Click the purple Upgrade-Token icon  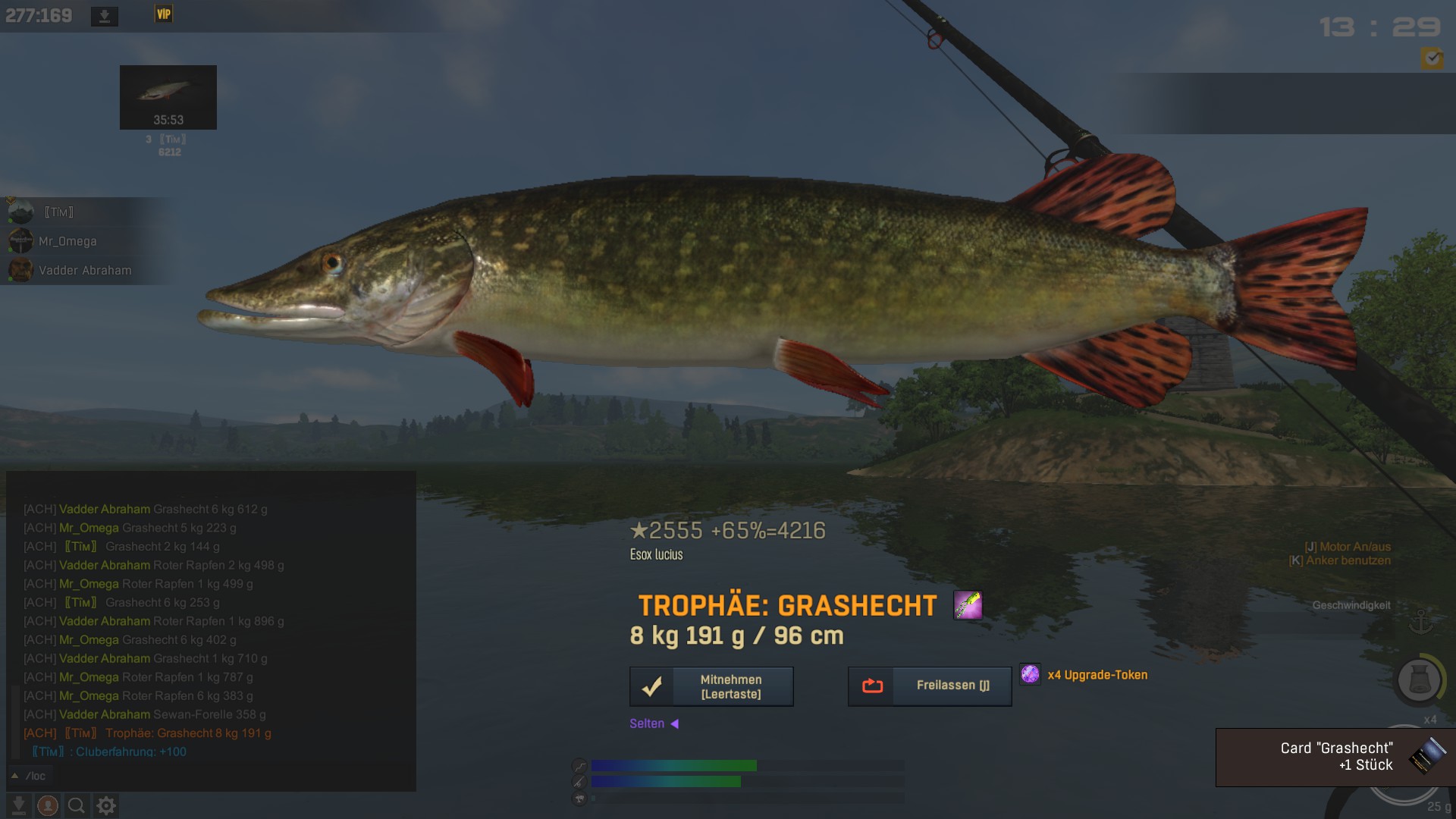(x=1030, y=673)
